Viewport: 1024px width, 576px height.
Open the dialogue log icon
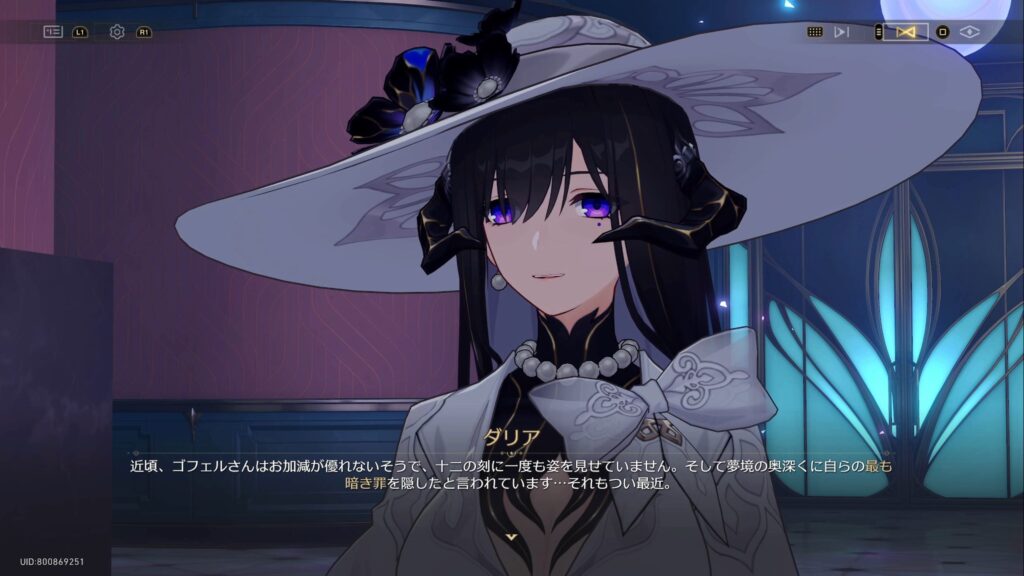(x=53, y=32)
